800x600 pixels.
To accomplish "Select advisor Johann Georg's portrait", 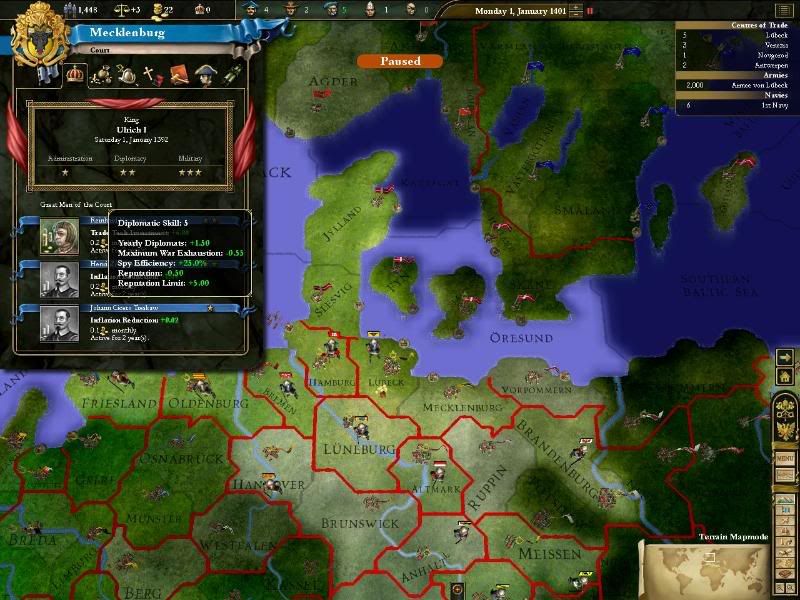I will pos(59,324).
